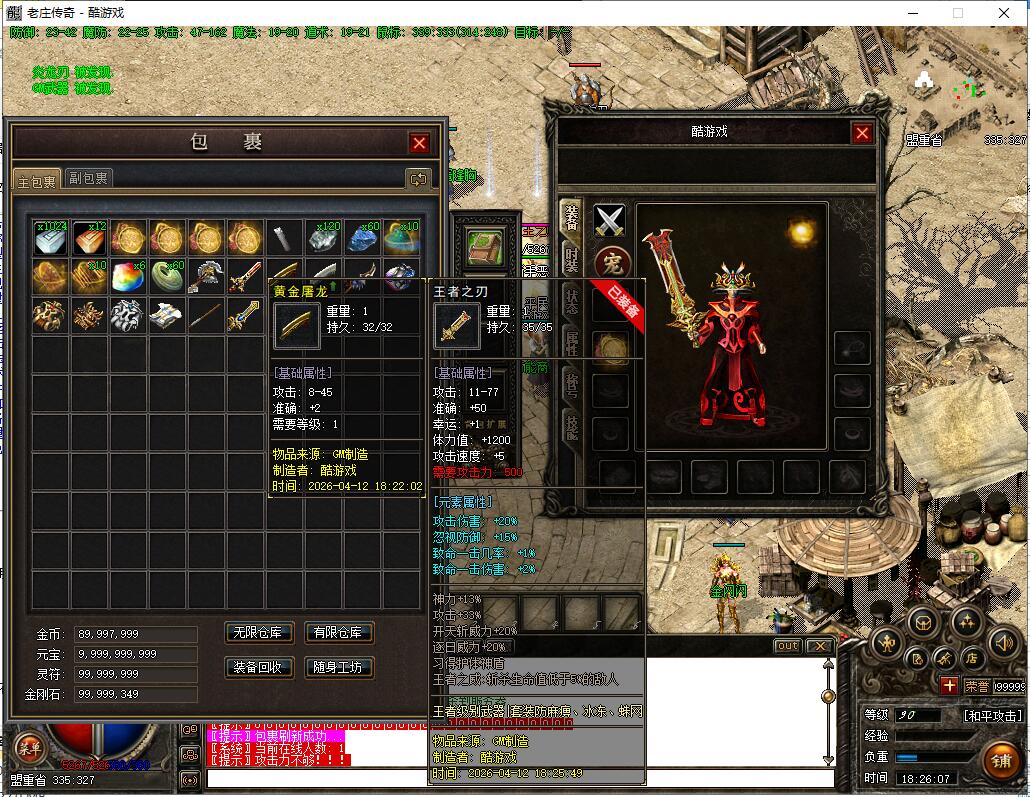
Task: Select the green jade disc stack
Action: click(x=167, y=277)
